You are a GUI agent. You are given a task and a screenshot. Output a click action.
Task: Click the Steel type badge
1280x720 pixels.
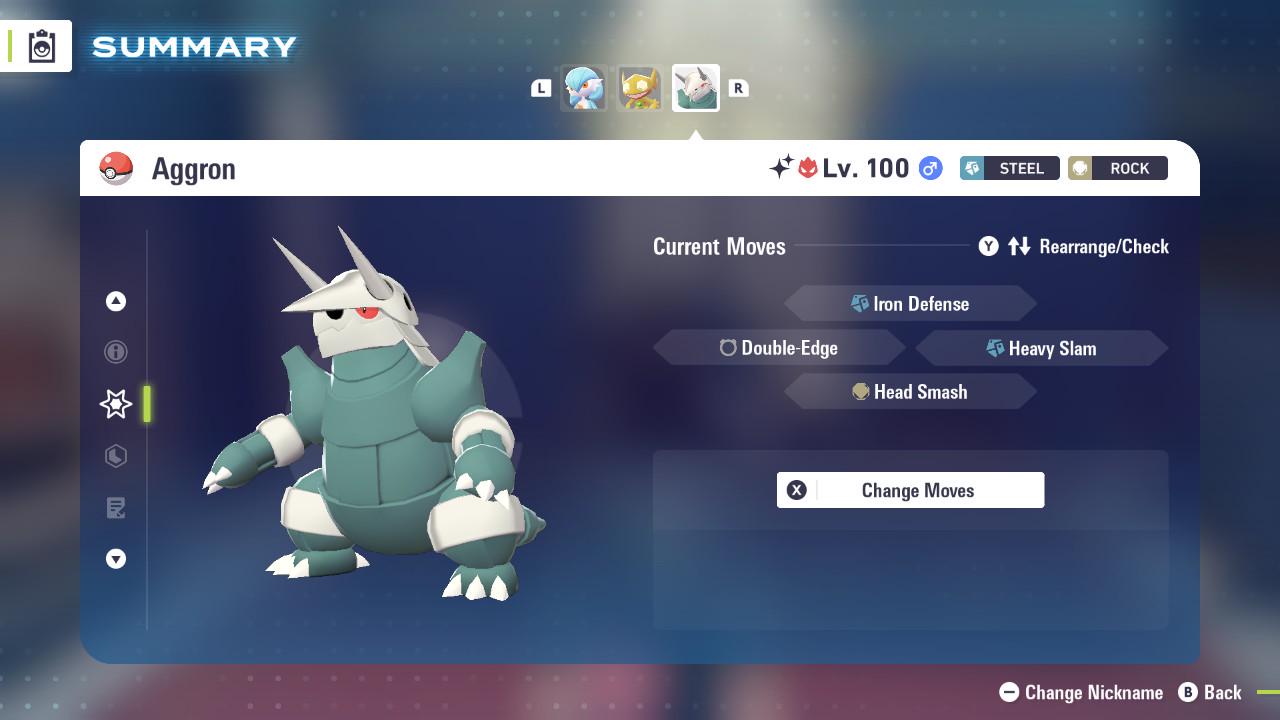point(1009,168)
